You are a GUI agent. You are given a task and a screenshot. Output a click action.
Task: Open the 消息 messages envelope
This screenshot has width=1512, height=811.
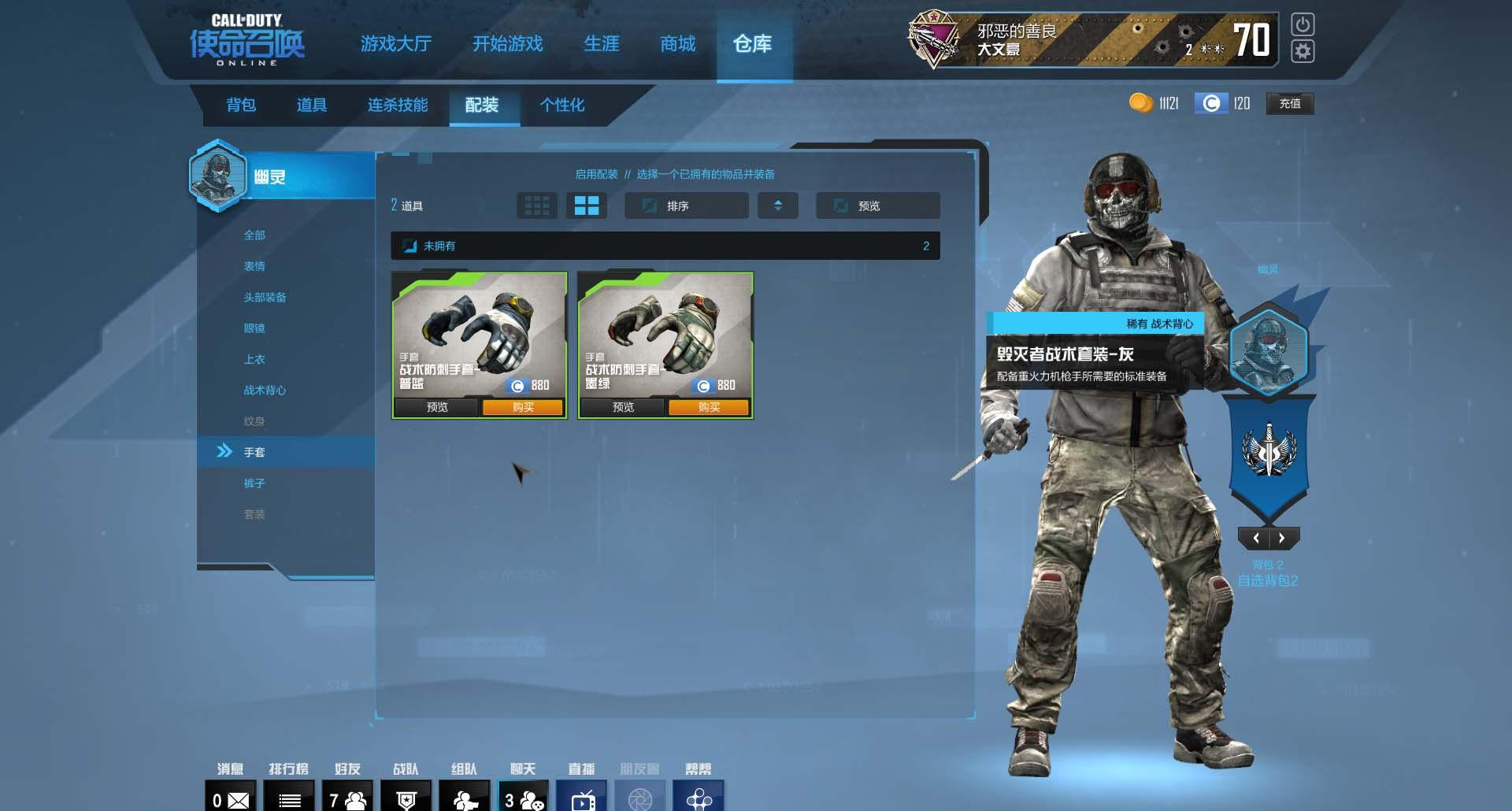point(231,799)
